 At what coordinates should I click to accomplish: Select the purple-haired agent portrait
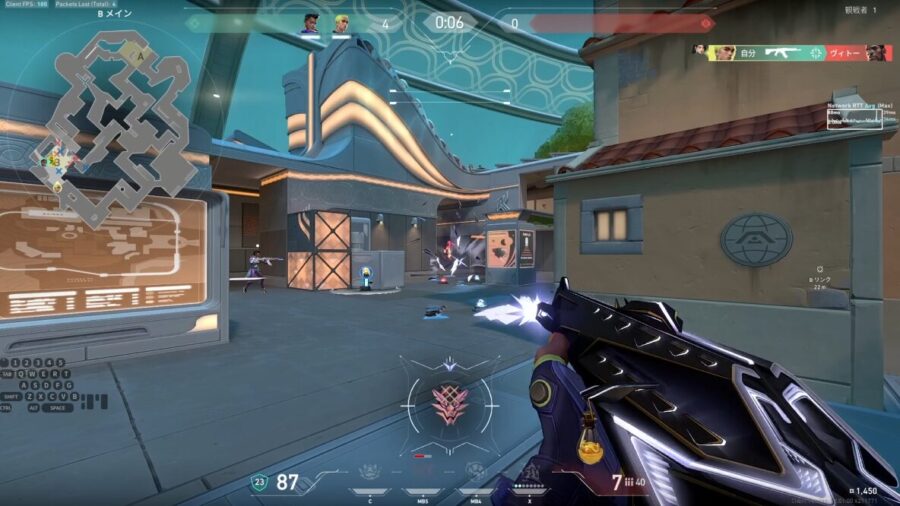coord(309,23)
